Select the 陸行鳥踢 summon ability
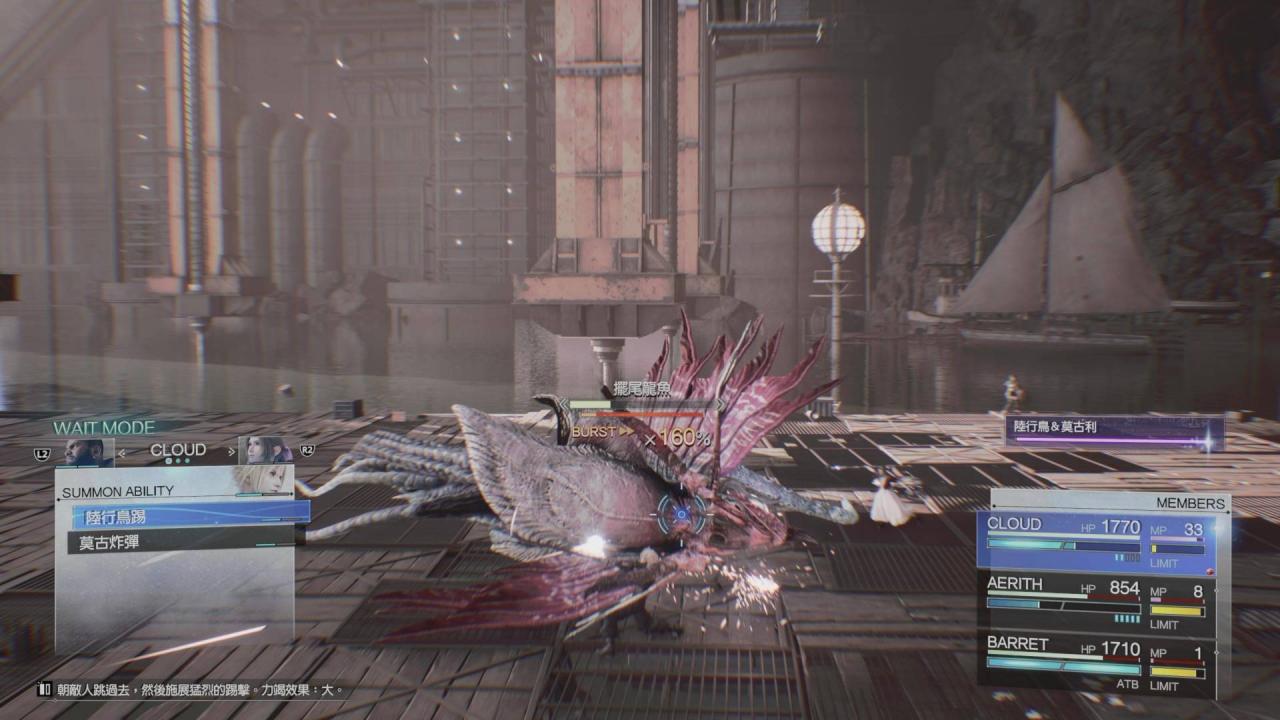Image resolution: width=1280 pixels, height=720 pixels. coord(190,515)
